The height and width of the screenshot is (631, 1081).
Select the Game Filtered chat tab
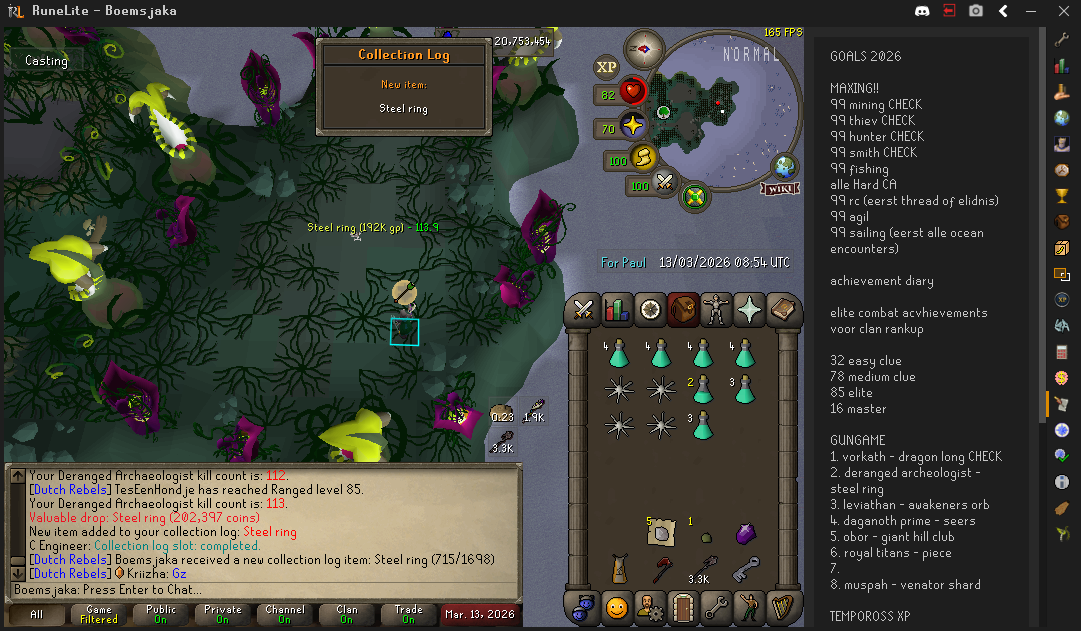coord(99,613)
